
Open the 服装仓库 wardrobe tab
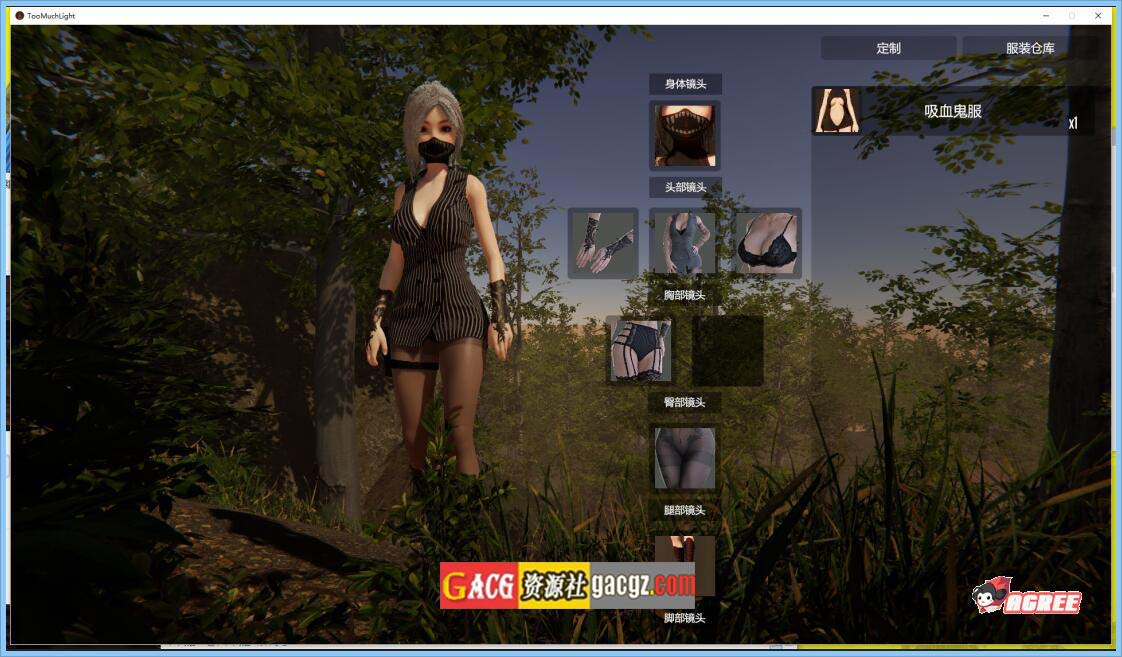tap(1029, 48)
